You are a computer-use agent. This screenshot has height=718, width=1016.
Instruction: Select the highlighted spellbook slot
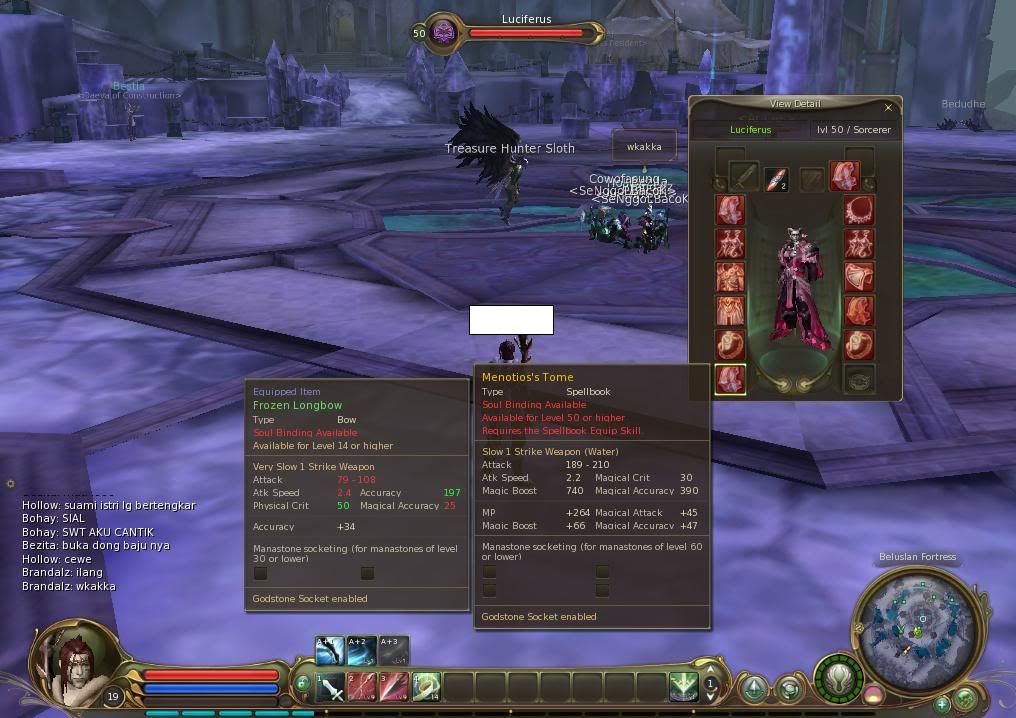coord(731,379)
